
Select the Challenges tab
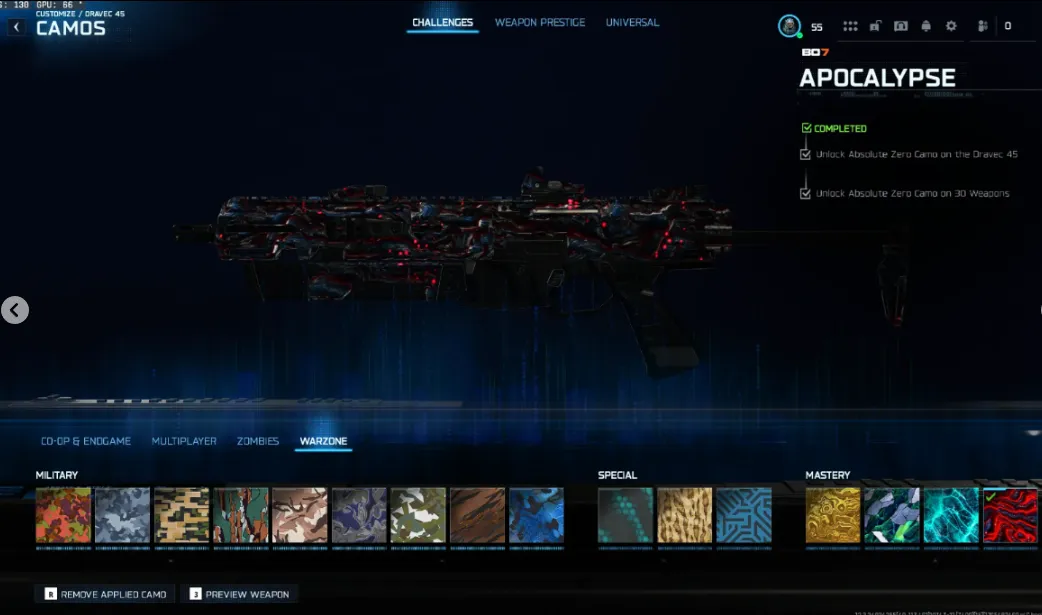point(442,23)
